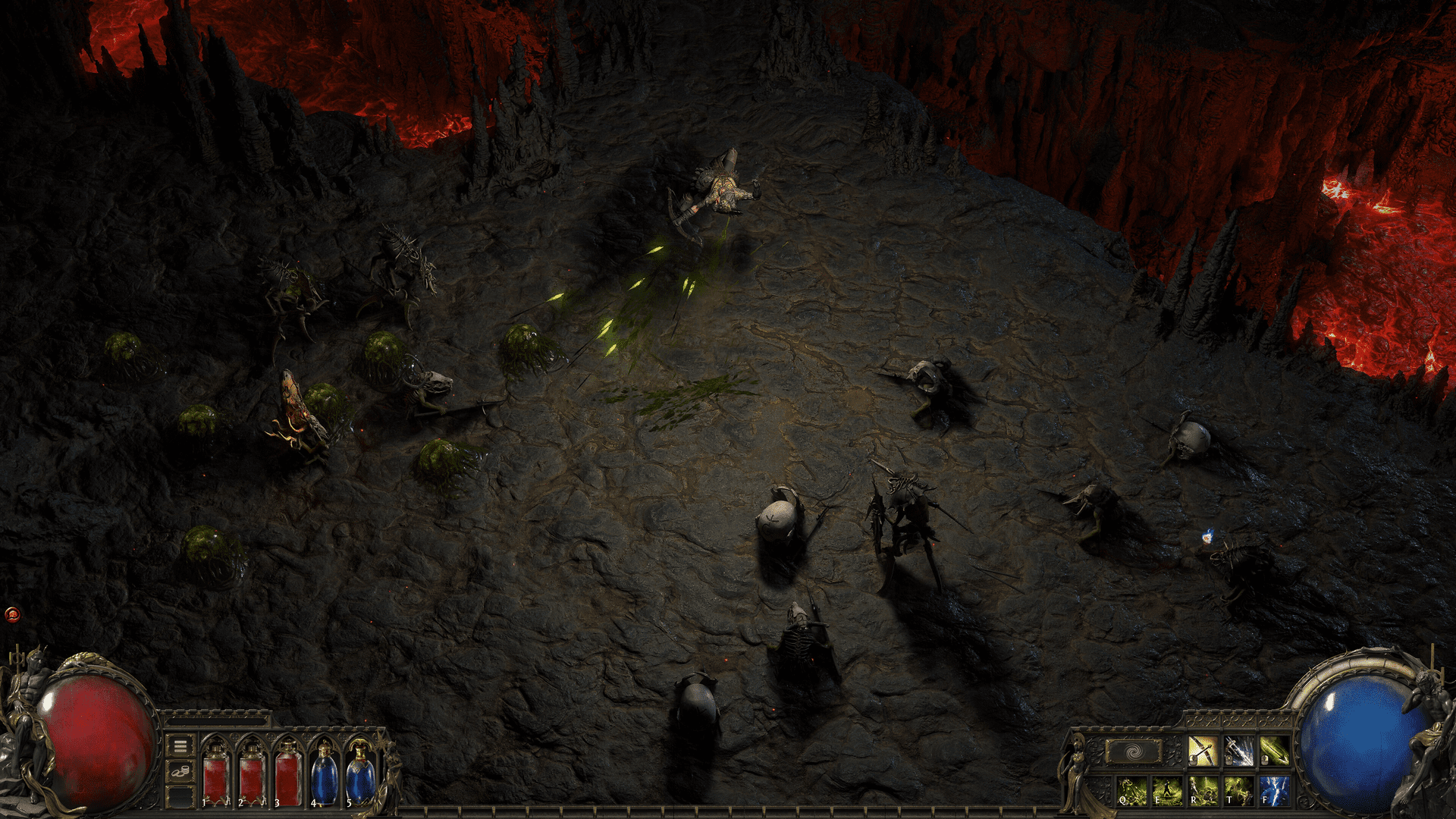
Task: Activate the blue lightning skill on F
Action: click(1274, 790)
